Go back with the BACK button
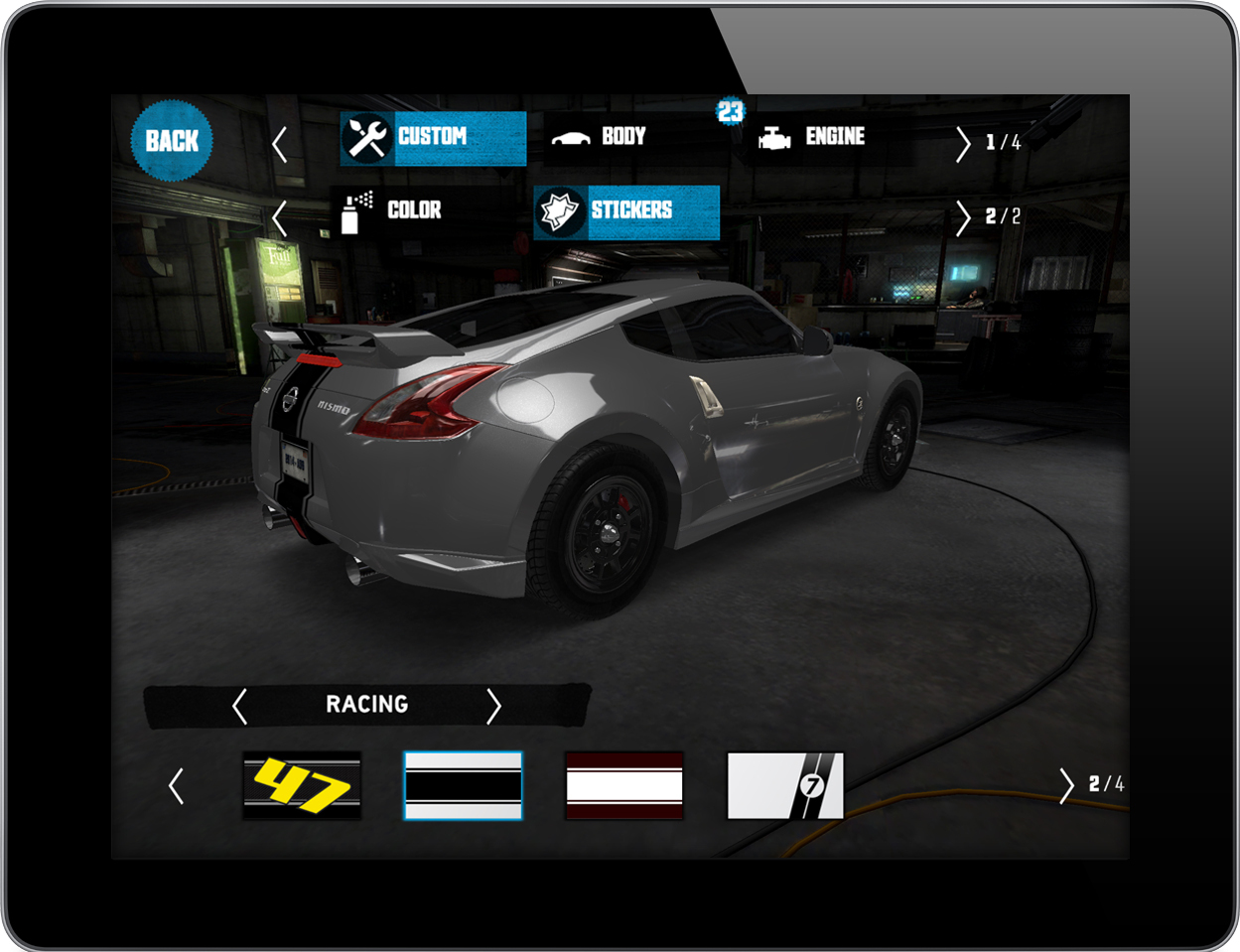1240x952 pixels. click(172, 141)
